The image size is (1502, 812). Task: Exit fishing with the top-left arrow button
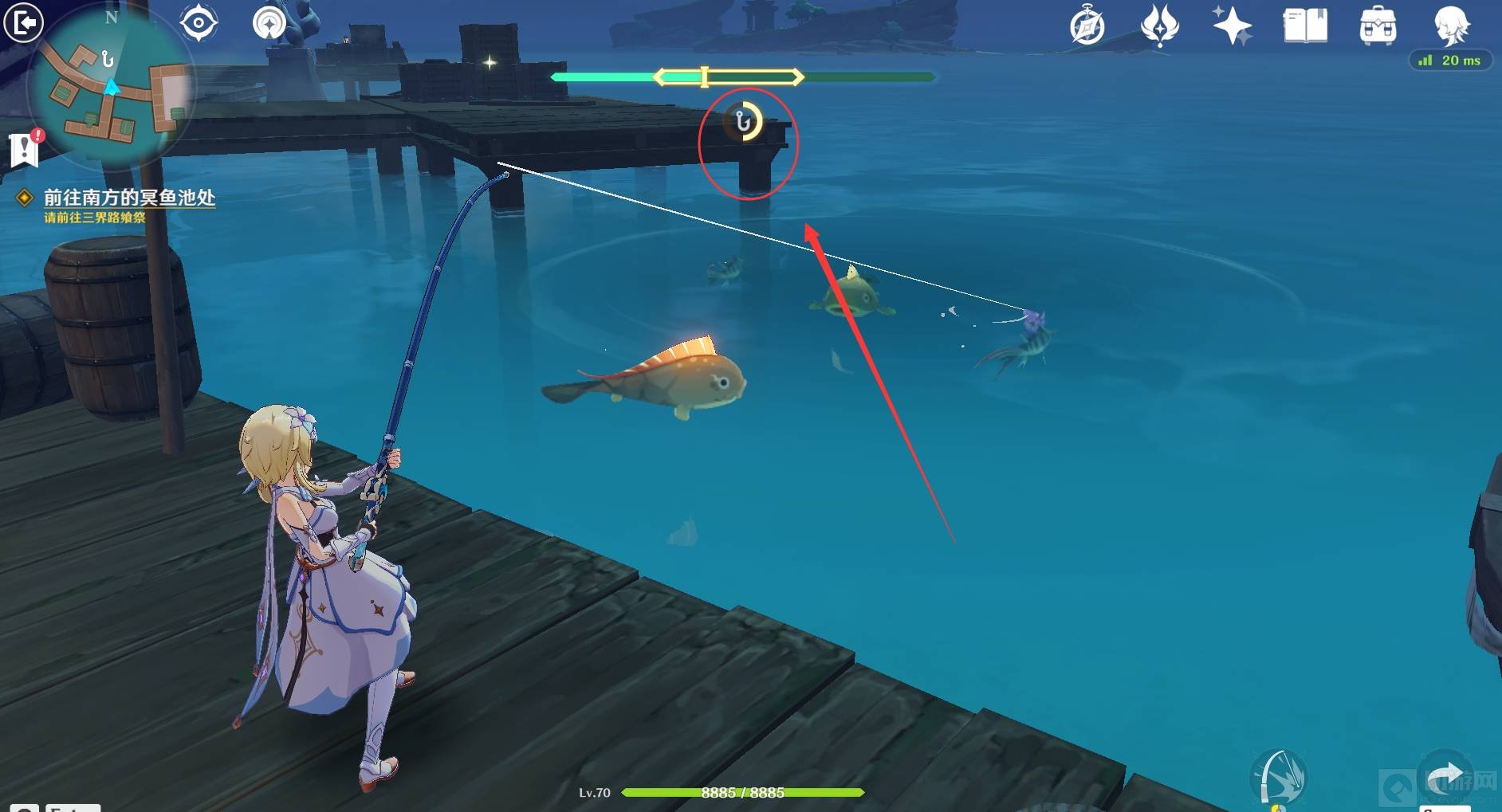(x=23, y=23)
